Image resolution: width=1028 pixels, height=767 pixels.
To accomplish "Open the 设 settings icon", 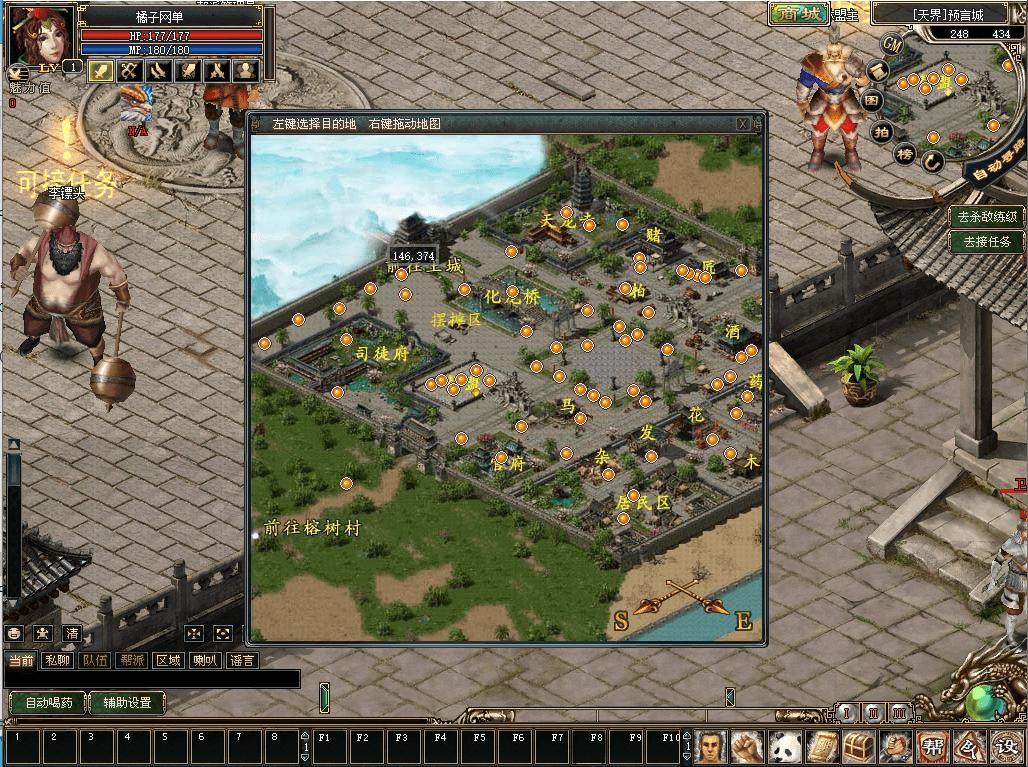I will pyautogui.click(x=1005, y=746).
